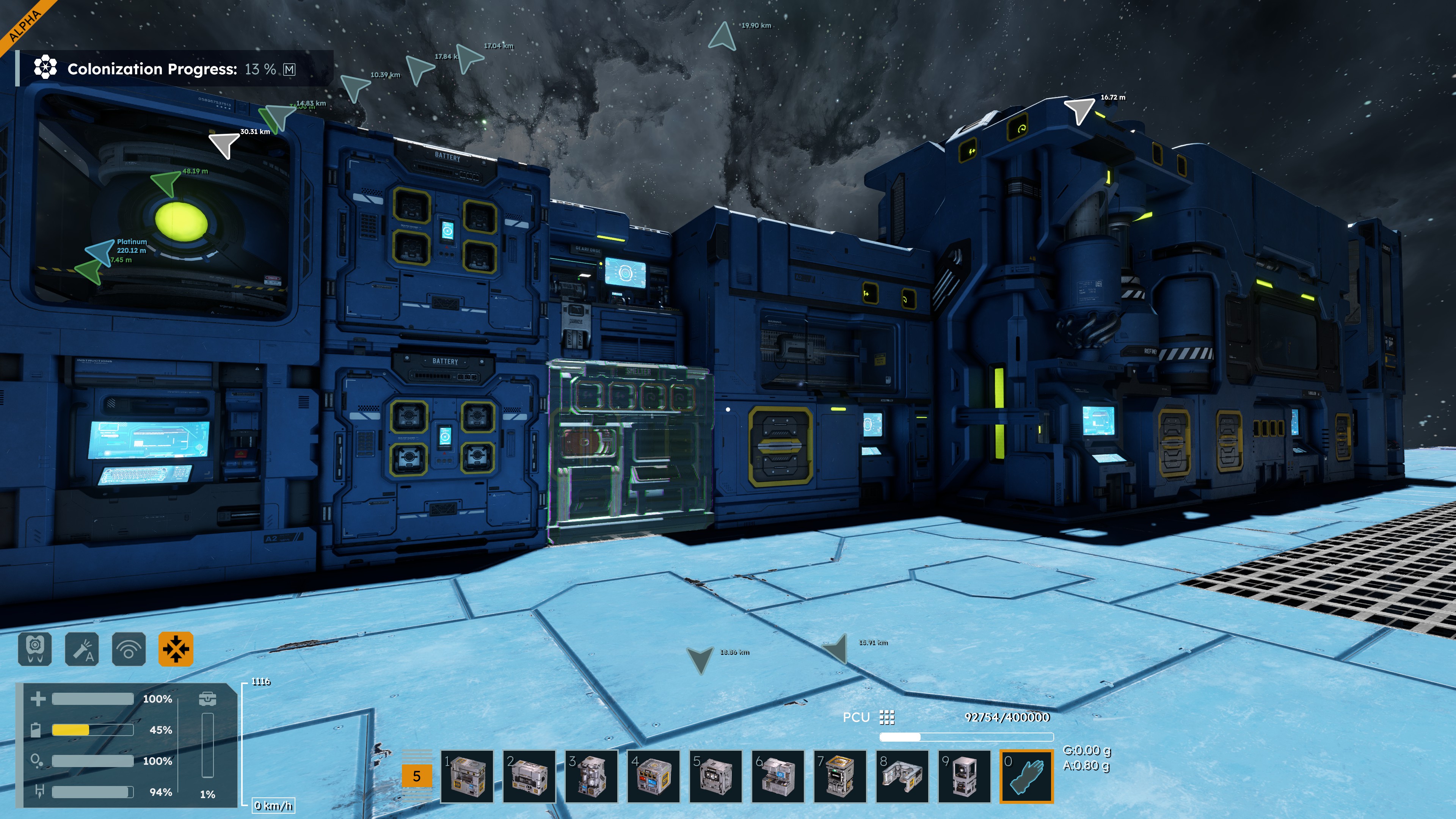Select hotbar slot 9 block
Screen dimensions: 1456x819
click(x=964, y=776)
